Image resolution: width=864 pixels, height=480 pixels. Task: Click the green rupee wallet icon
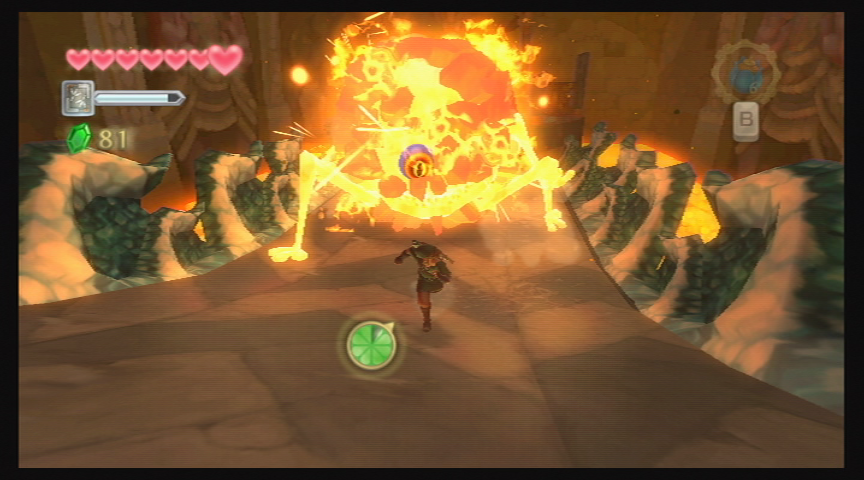coord(79,138)
